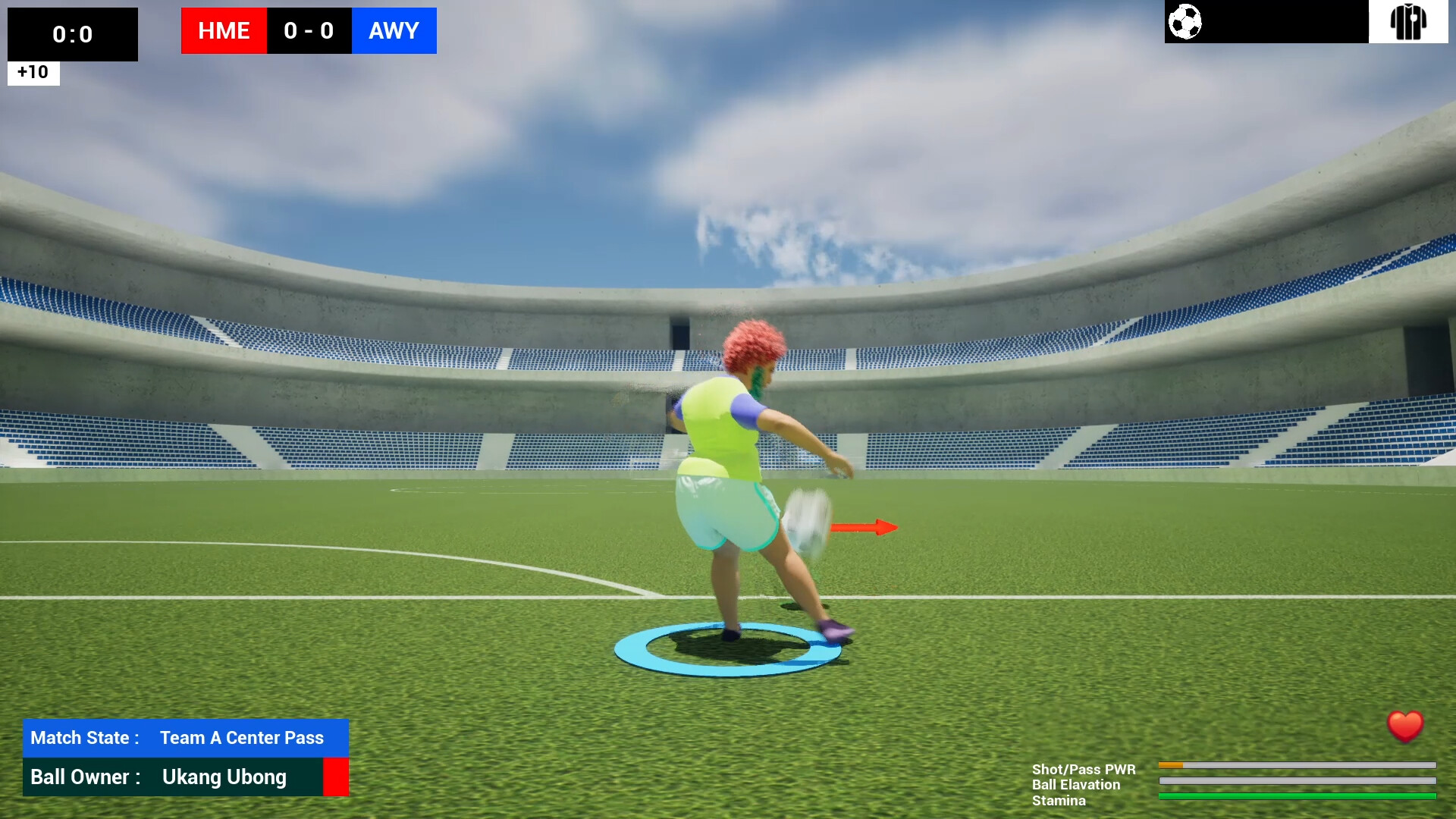Open the score display showing 0 - 0
The width and height of the screenshot is (1456, 819).
point(309,31)
